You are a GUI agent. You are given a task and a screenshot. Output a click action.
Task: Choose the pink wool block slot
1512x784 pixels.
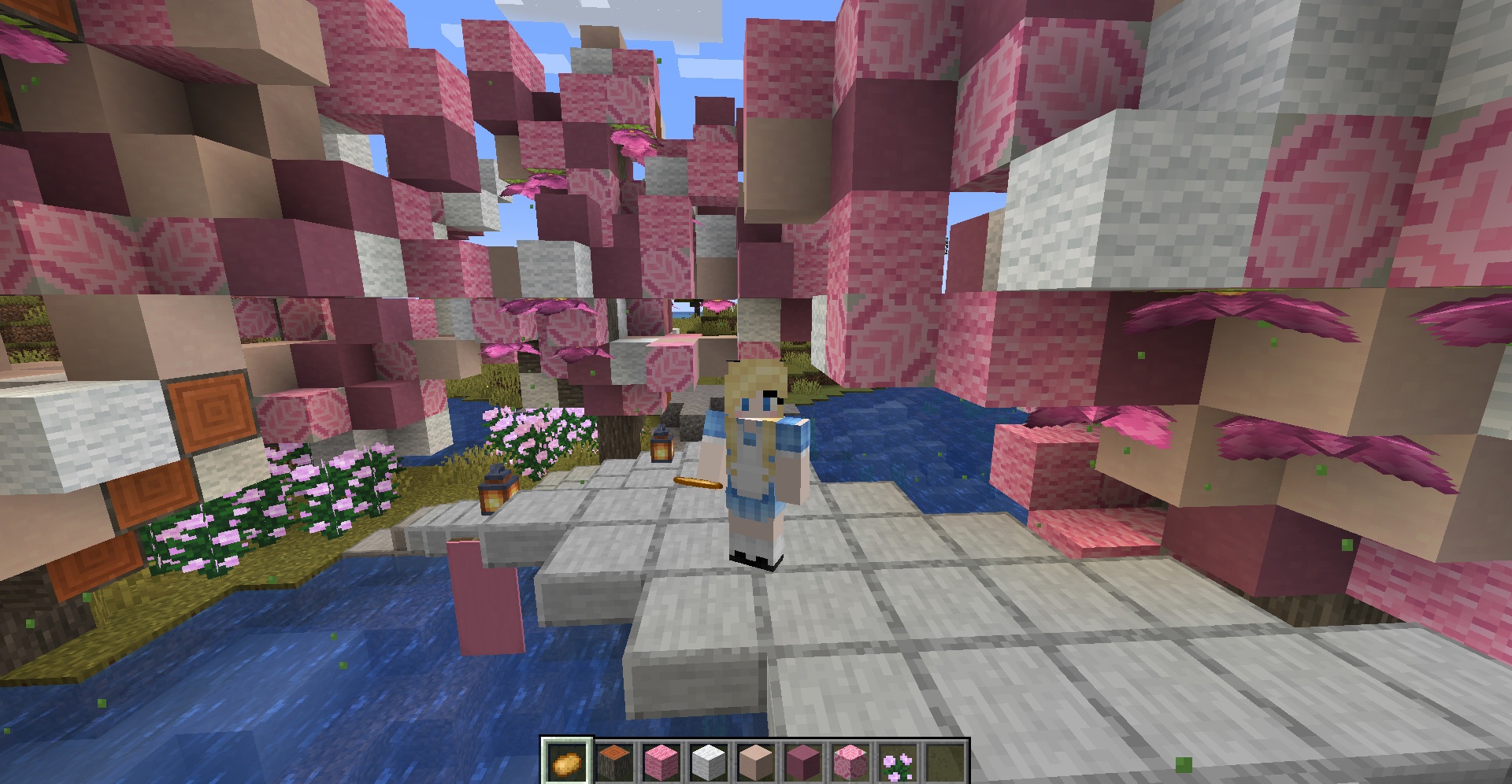click(661, 762)
